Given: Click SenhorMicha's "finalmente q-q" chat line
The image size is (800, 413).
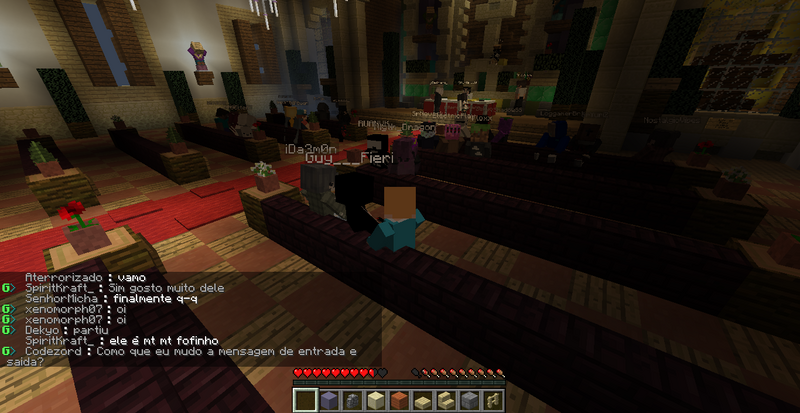Looking at the screenshot, I should click(152, 298).
